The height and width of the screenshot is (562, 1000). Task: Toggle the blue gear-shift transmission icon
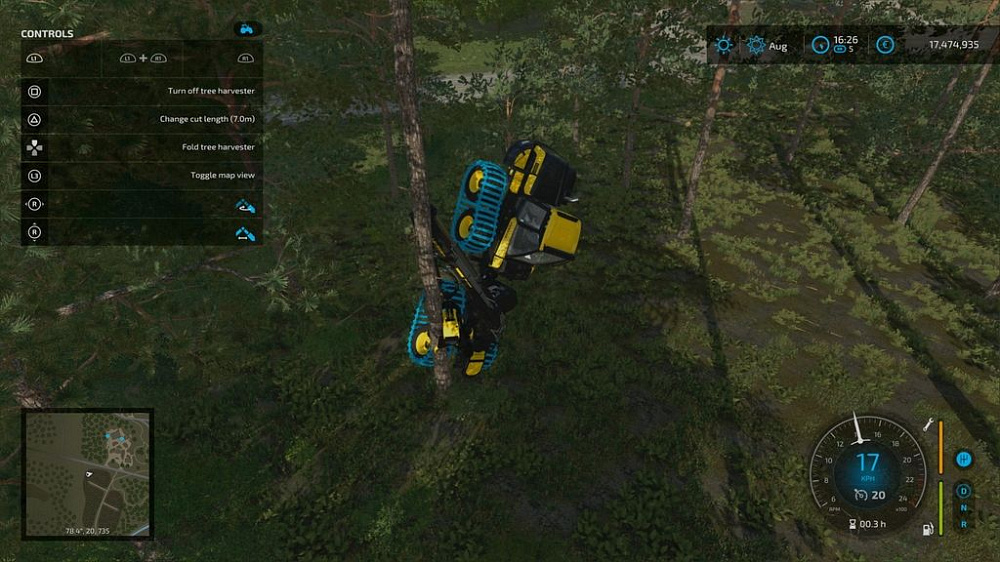tap(964, 459)
